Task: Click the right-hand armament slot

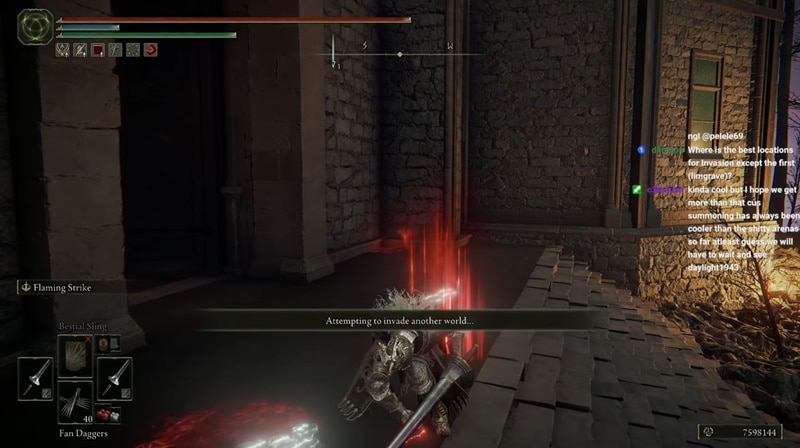Action: [x=115, y=379]
